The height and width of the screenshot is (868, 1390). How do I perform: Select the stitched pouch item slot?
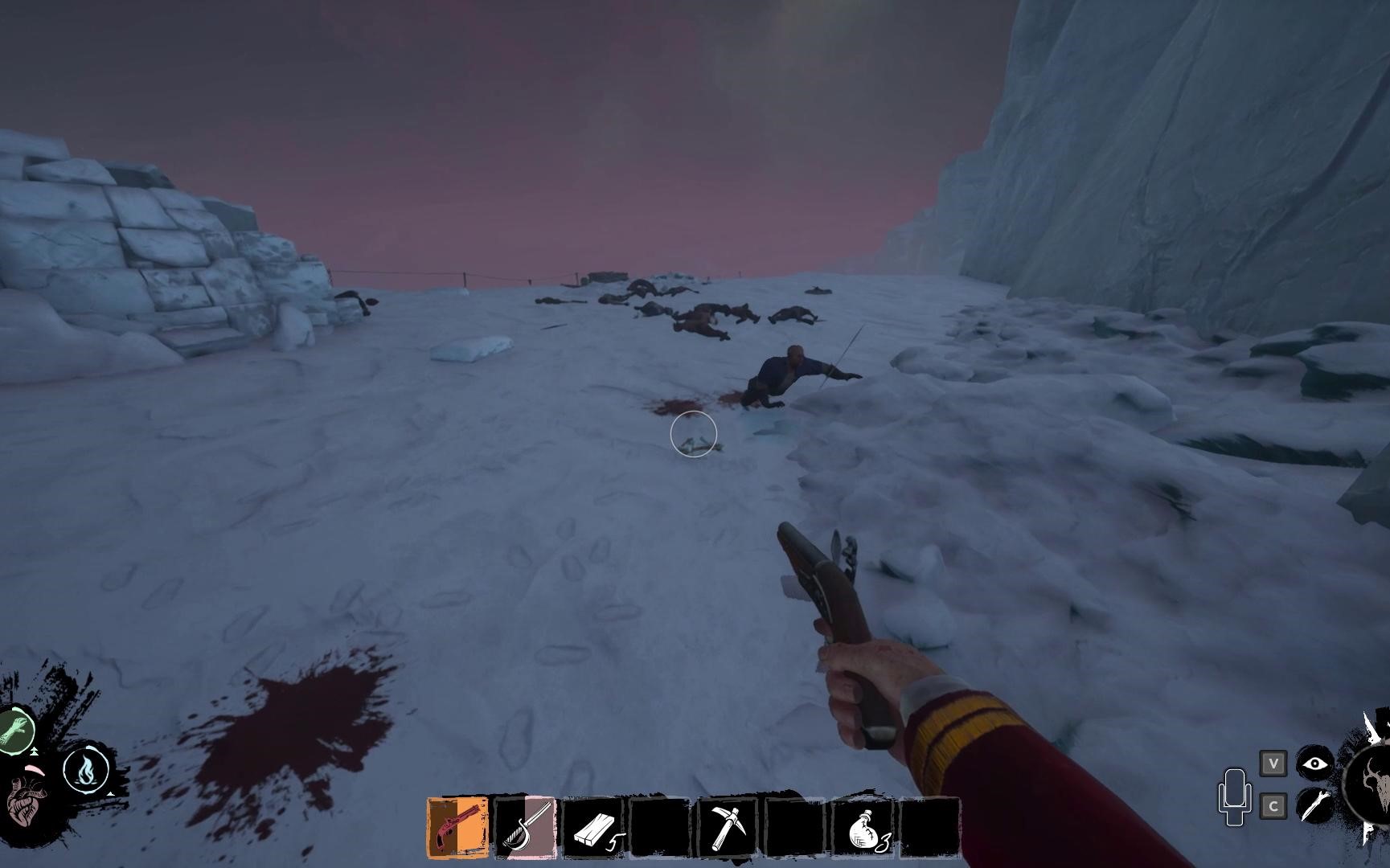pyautogui.click(x=864, y=827)
